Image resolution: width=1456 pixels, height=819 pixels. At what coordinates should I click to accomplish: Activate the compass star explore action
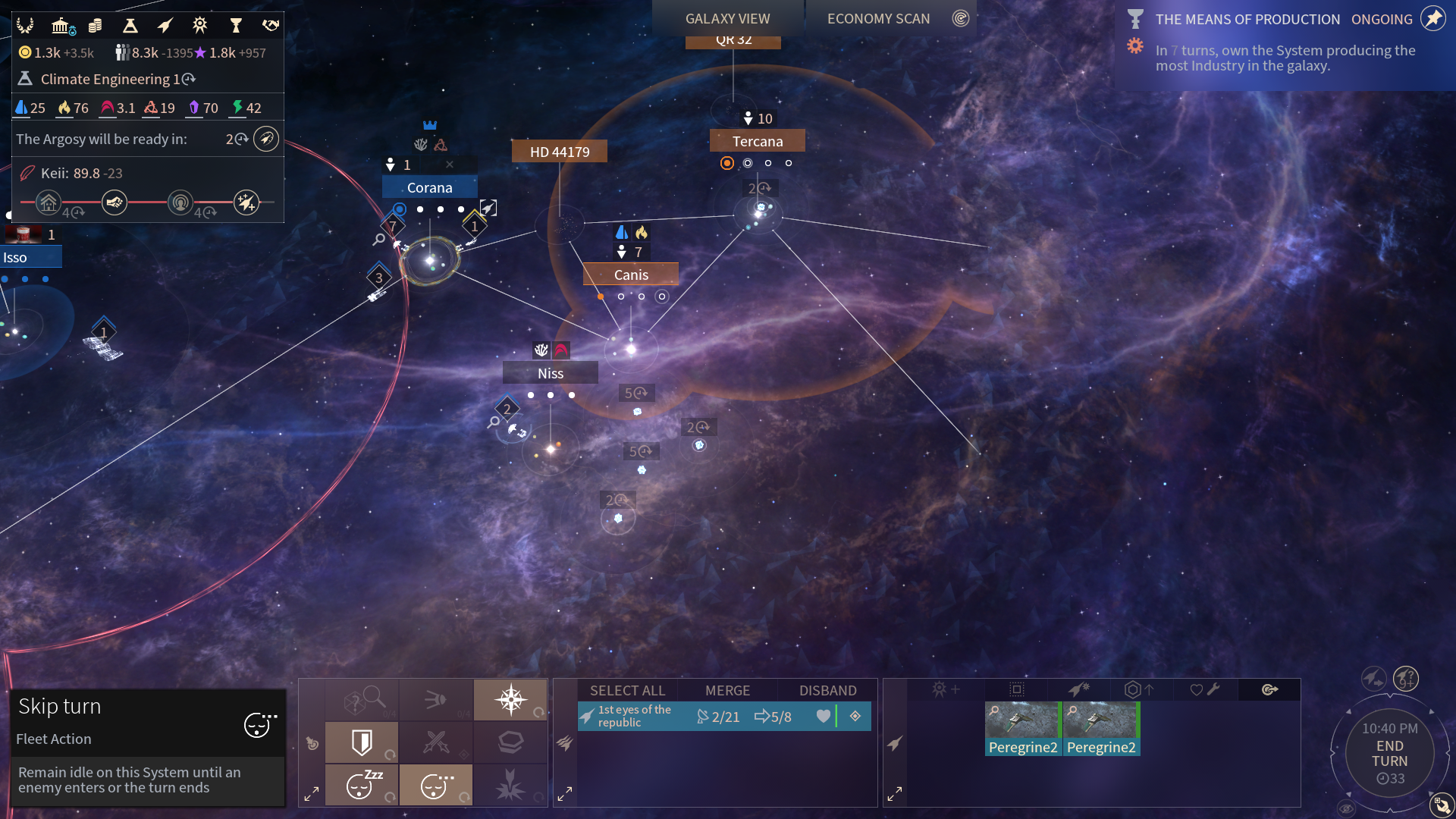[x=510, y=699]
